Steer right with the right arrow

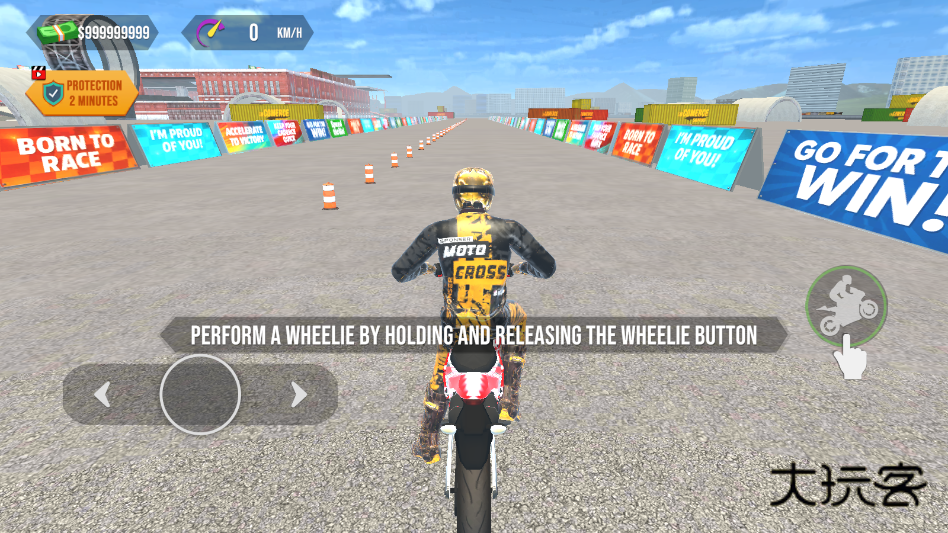298,395
